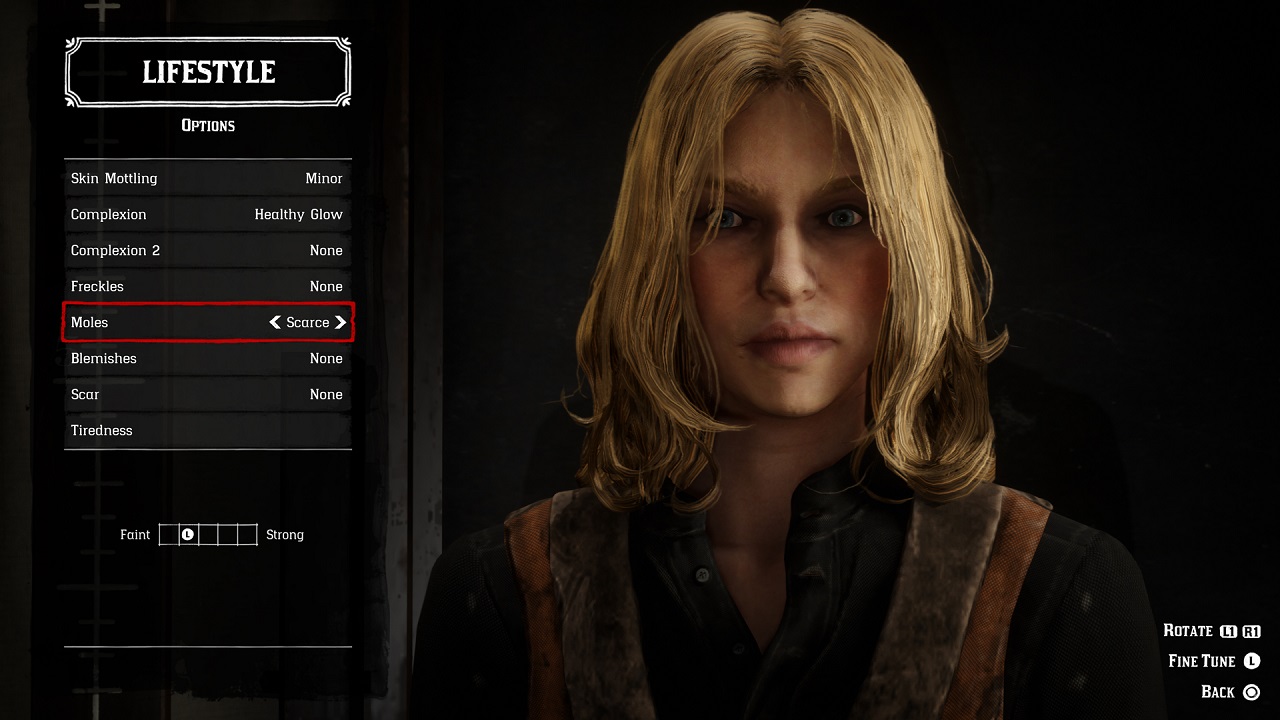Viewport: 1280px width, 720px height.
Task: Set the Faint to Strong slider
Action: (208, 535)
